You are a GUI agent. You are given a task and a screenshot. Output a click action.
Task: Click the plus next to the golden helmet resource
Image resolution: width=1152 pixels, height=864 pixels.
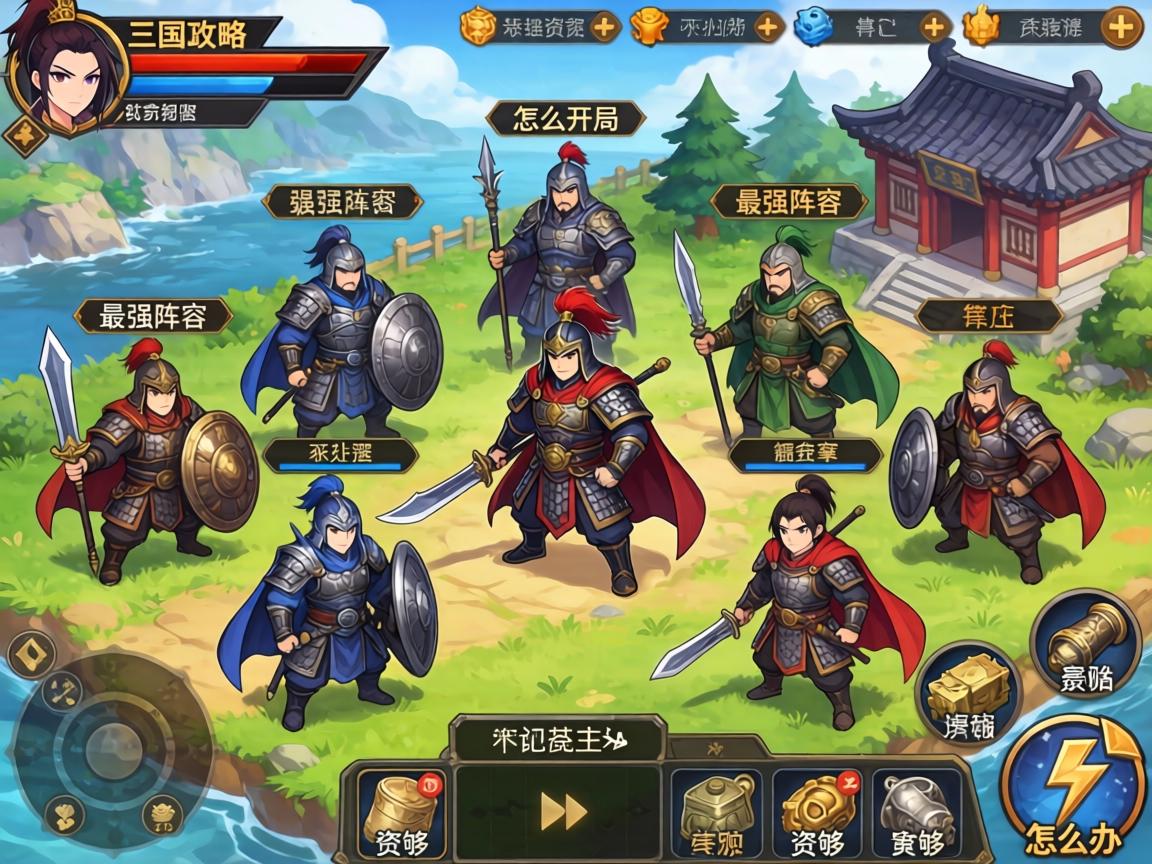1121,26
